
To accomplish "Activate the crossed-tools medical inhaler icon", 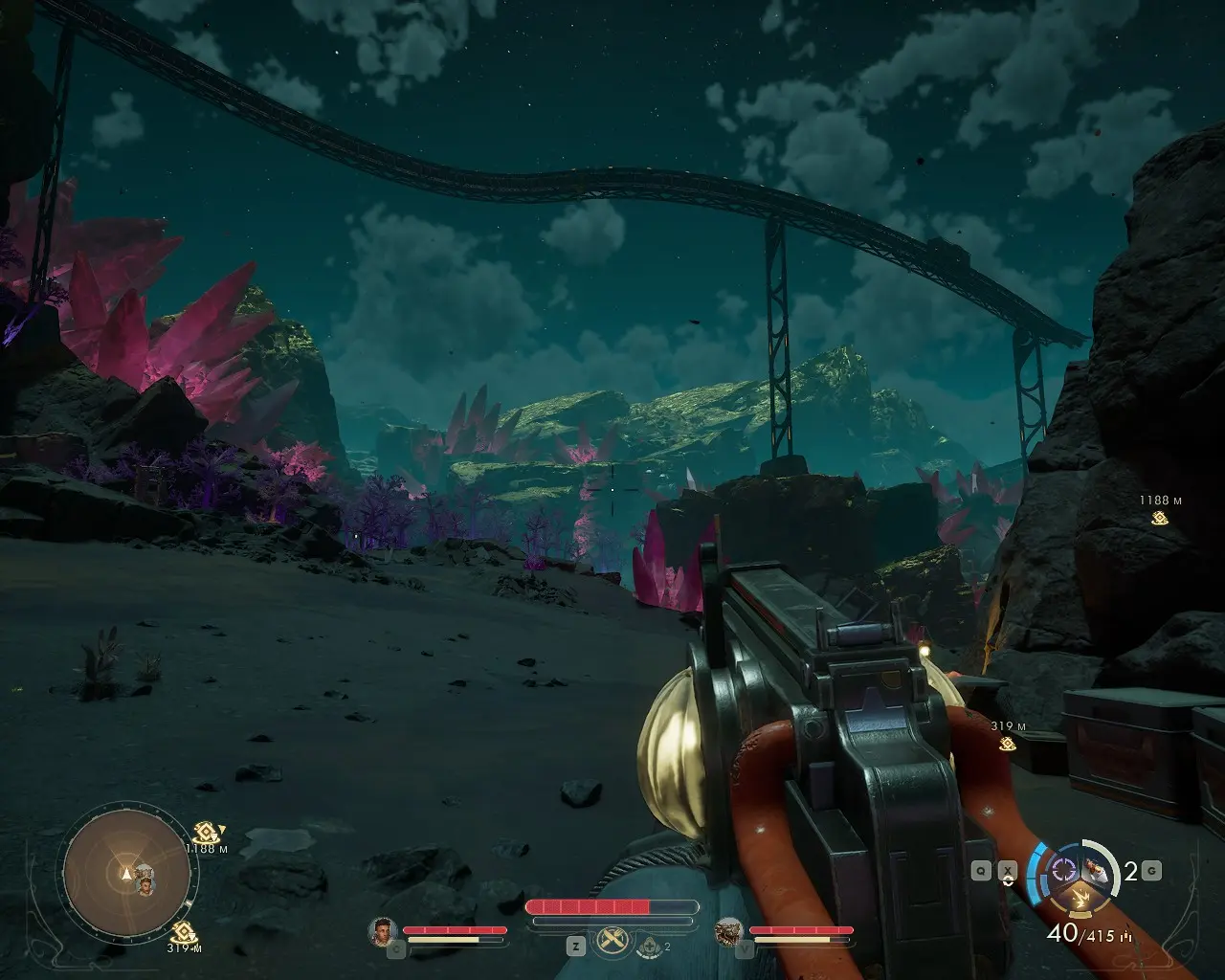I will [612, 942].
